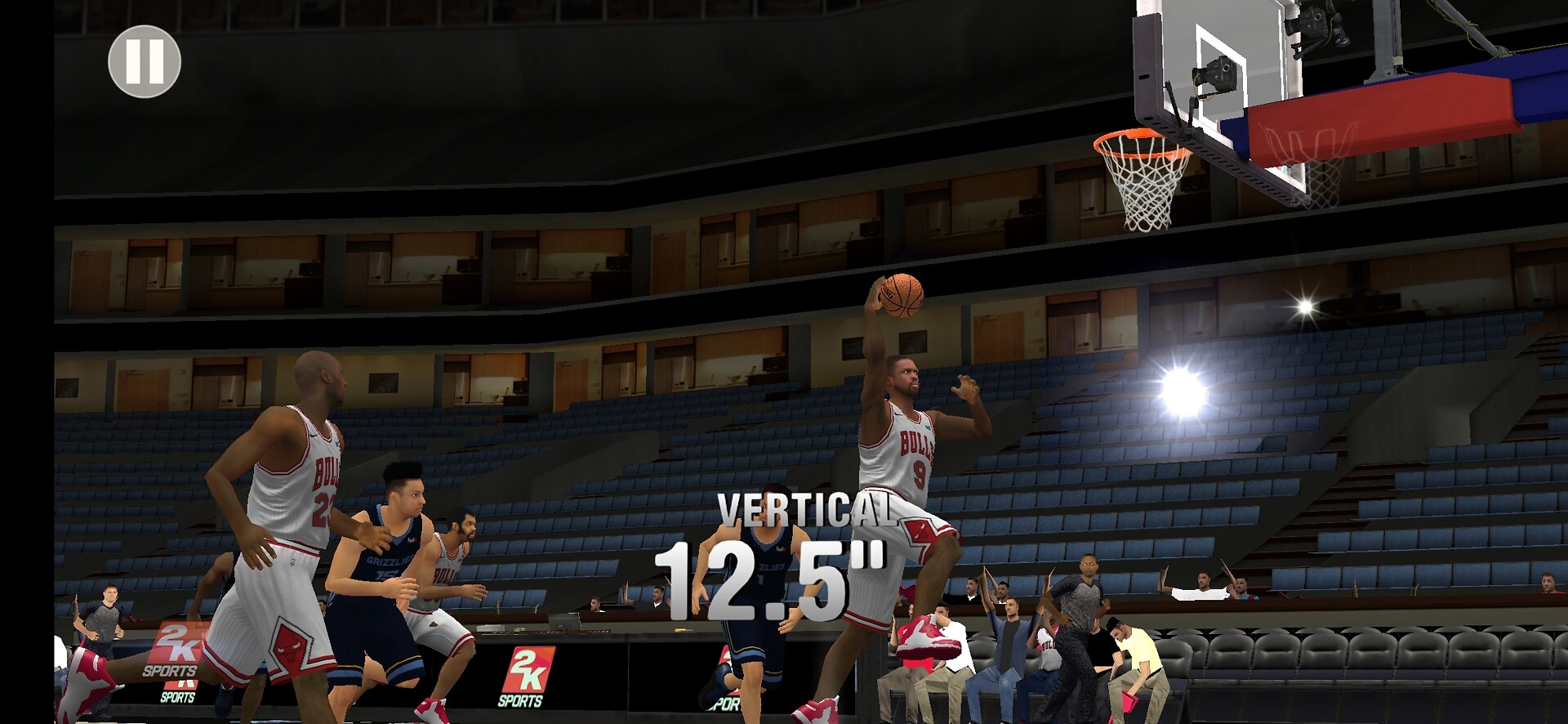Viewport: 1568px width, 724px height.
Task: Tap the pause button
Action: [x=145, y=61]
